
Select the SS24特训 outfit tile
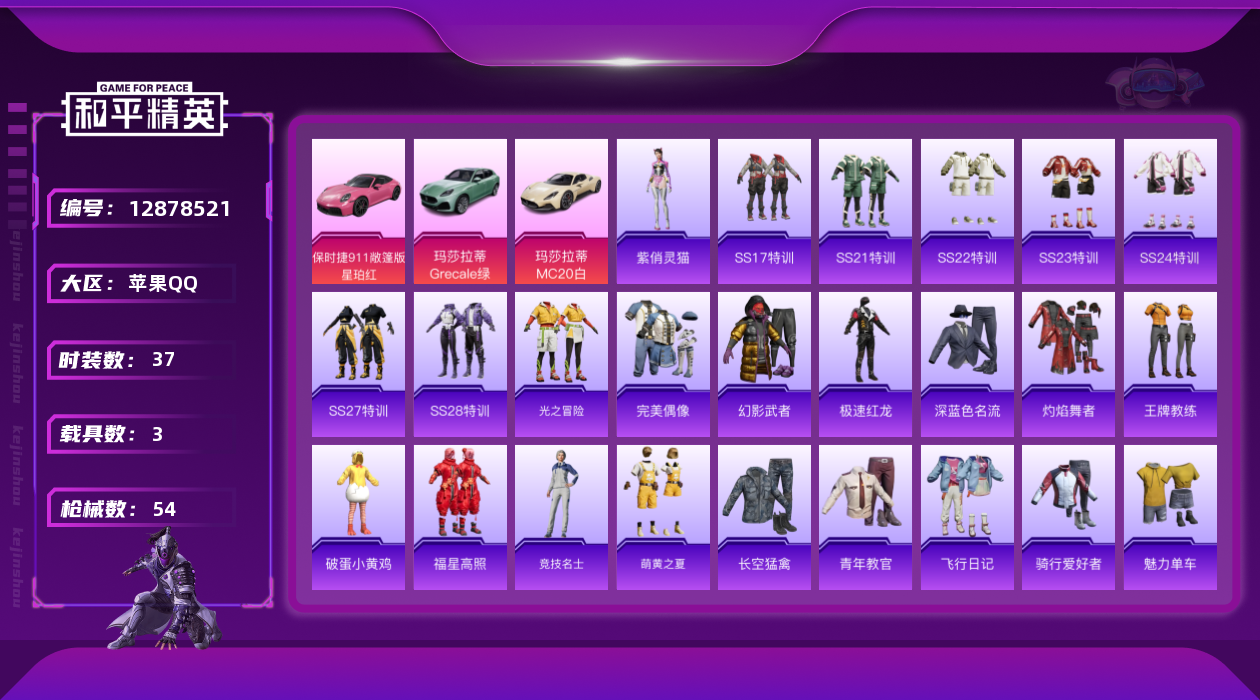1170,211
